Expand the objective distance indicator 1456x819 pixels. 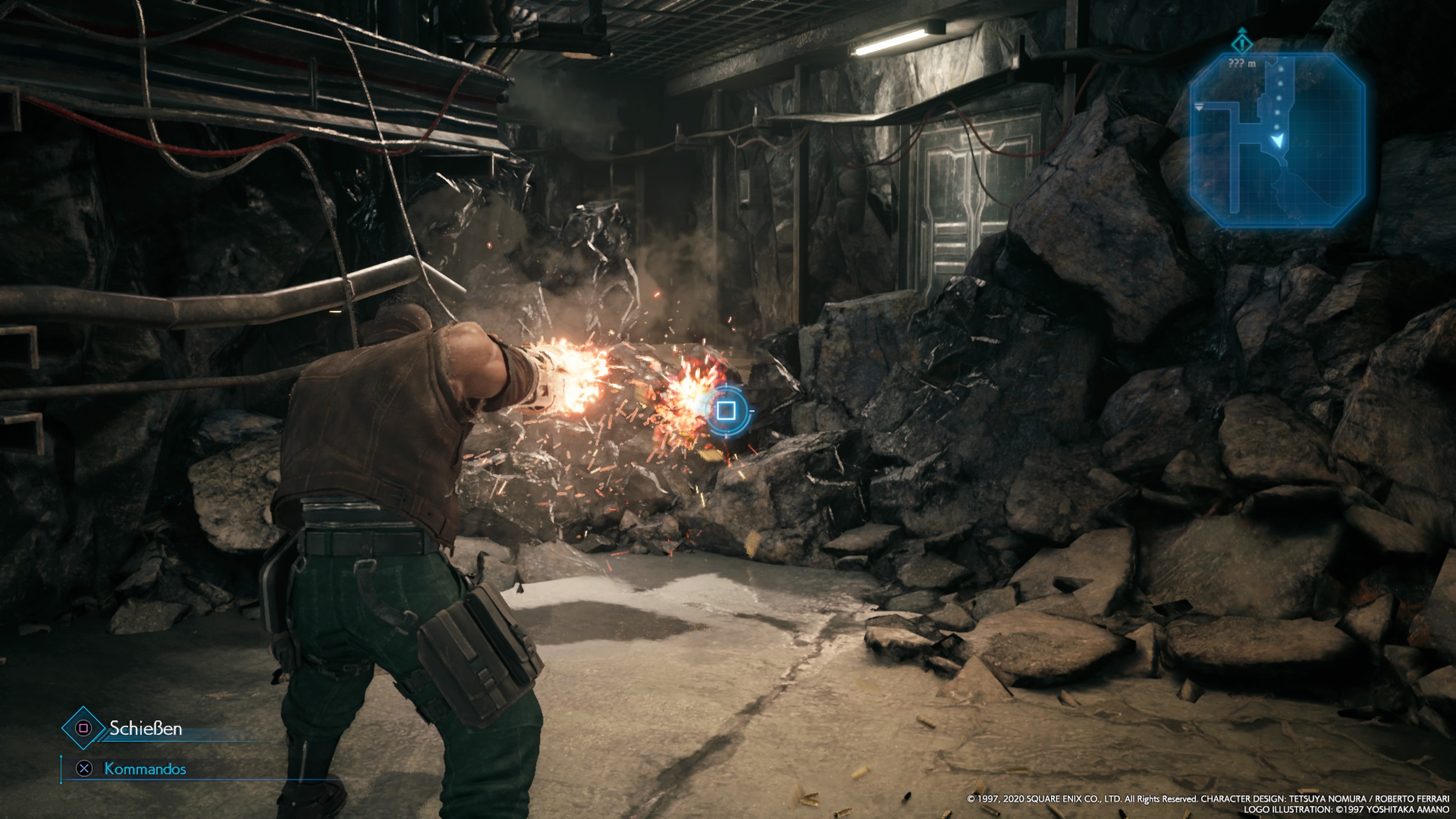(1242, 64)
